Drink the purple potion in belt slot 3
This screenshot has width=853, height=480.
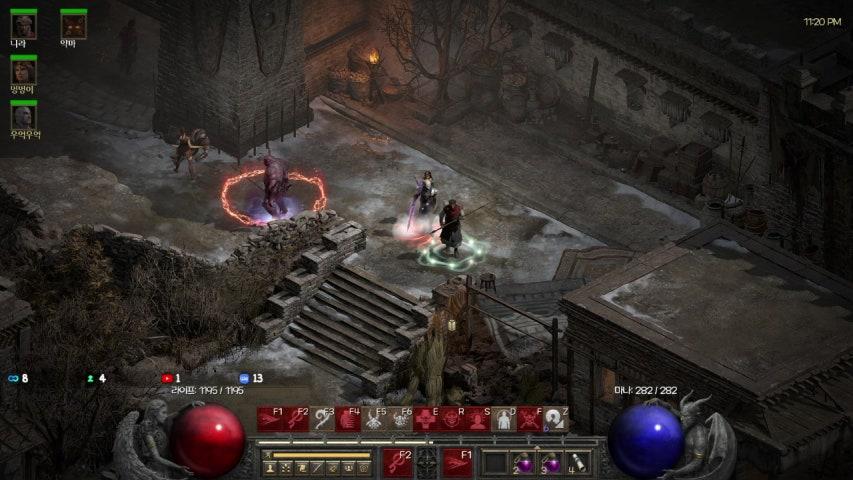point(550,463)
